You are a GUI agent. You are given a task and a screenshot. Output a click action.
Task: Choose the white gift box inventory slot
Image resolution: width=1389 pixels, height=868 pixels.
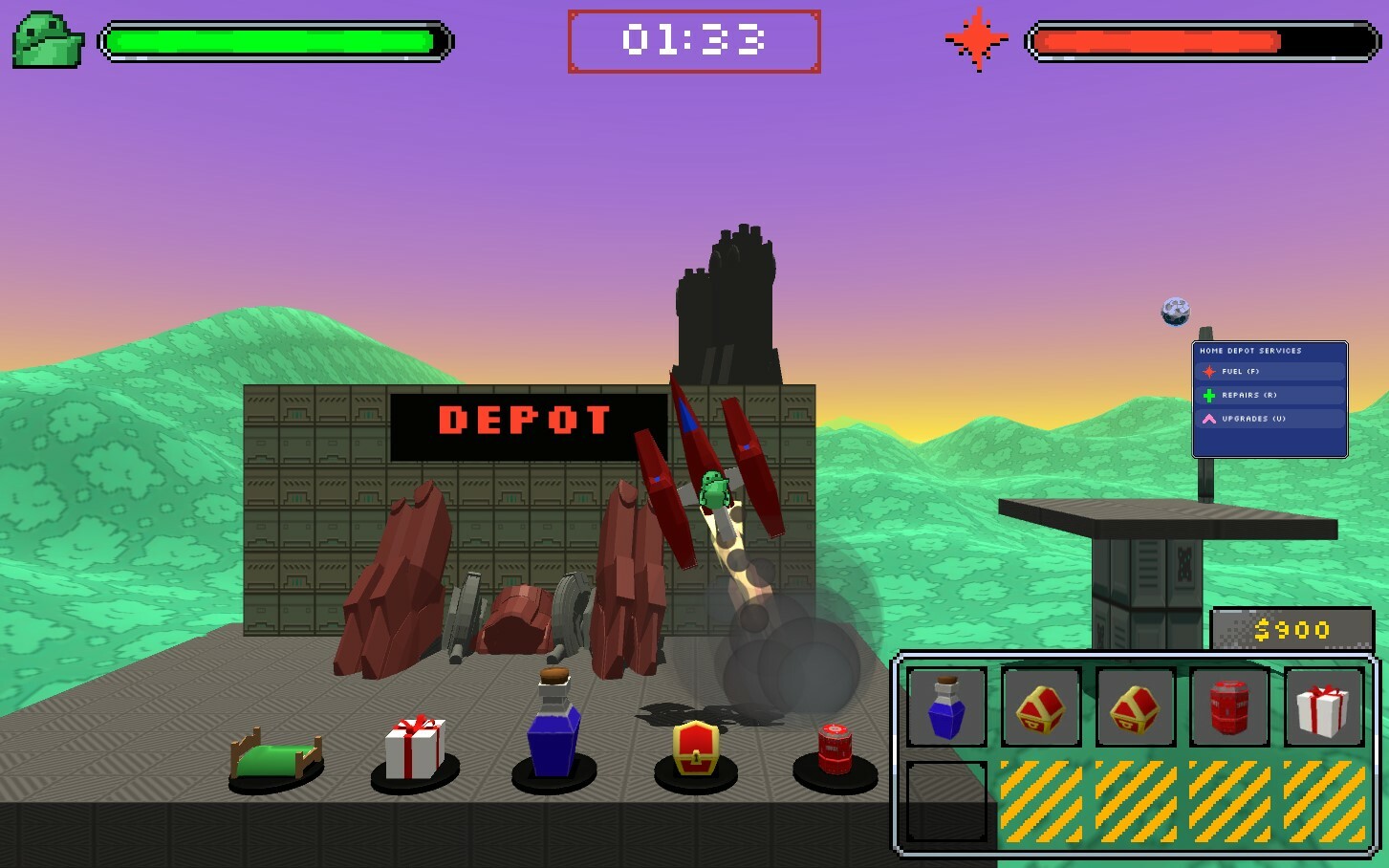[x=1323, y=707]
